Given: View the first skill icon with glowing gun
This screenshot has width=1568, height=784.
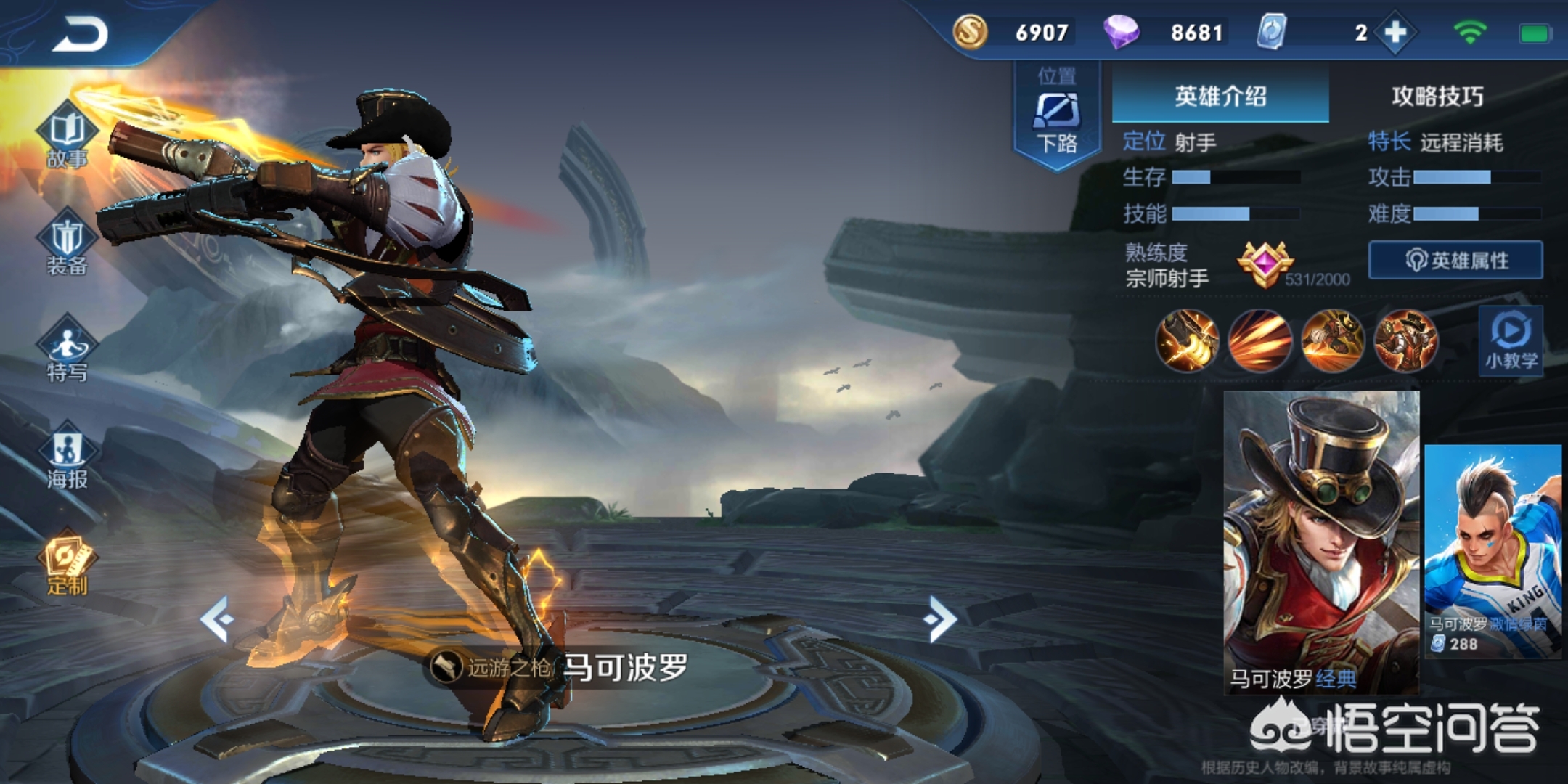Looking at the screenshot, I should coord(1187,341).
